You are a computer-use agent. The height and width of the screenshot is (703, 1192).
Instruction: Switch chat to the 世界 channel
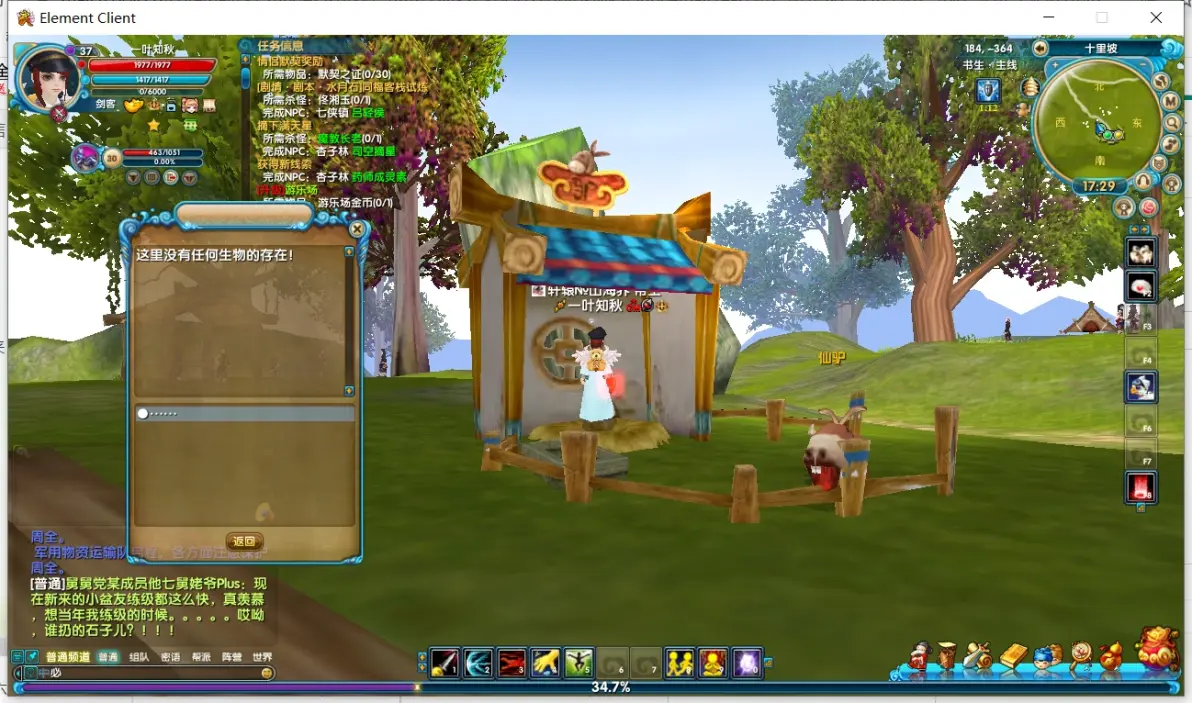click(x=262, y=657)
